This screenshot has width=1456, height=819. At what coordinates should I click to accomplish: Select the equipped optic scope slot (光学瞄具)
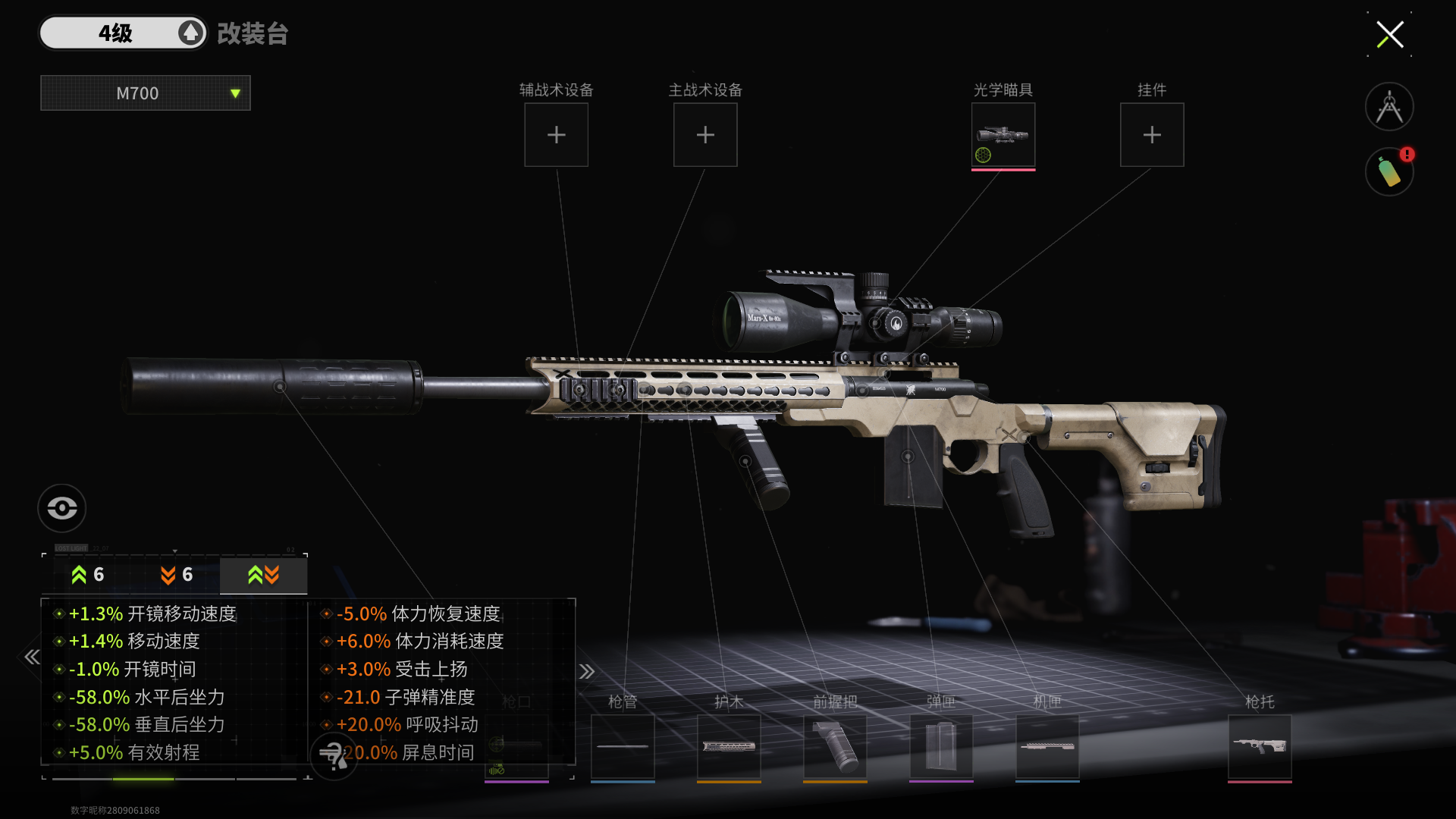click(1003, 135)
